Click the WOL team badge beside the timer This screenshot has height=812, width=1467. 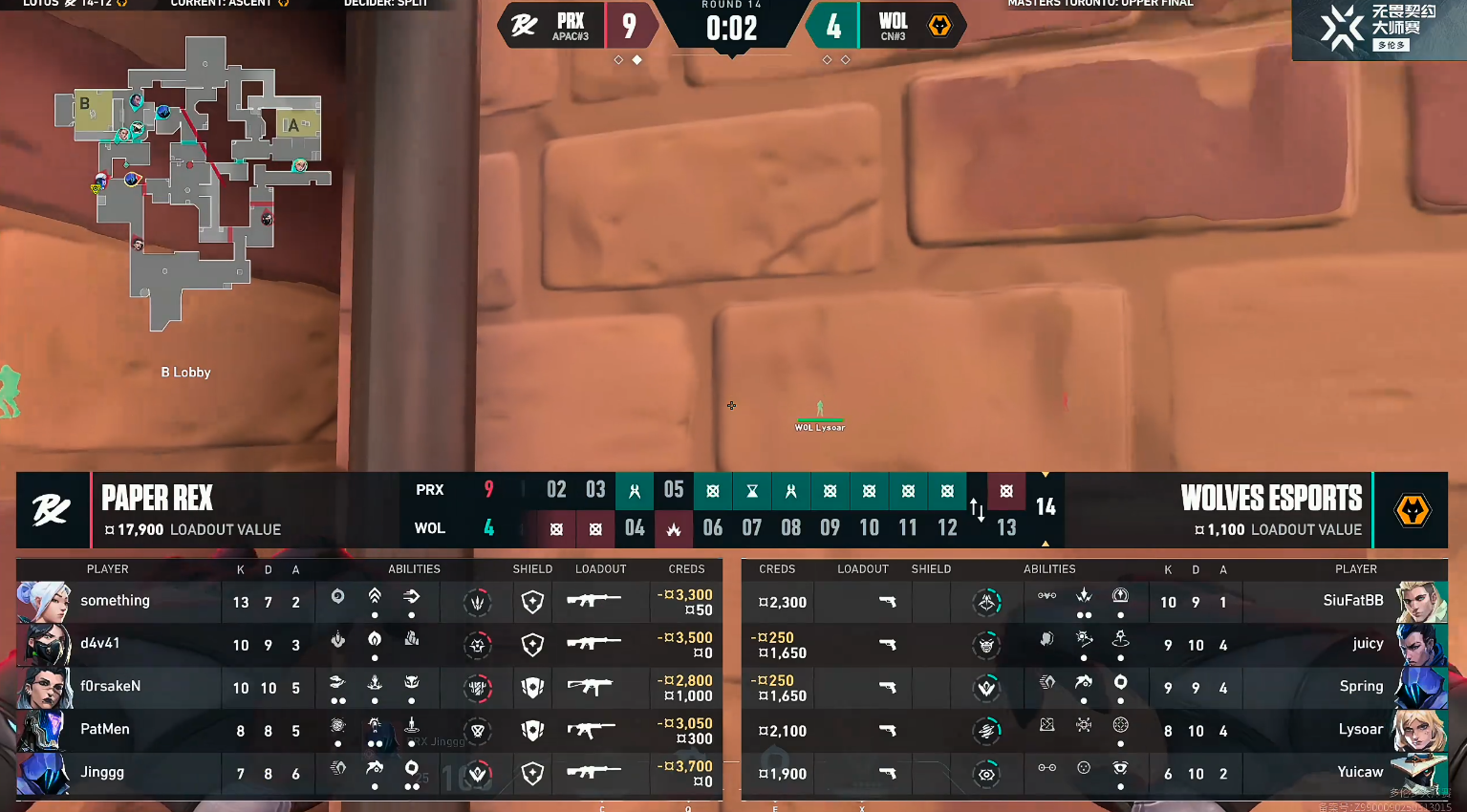(939, 26)
